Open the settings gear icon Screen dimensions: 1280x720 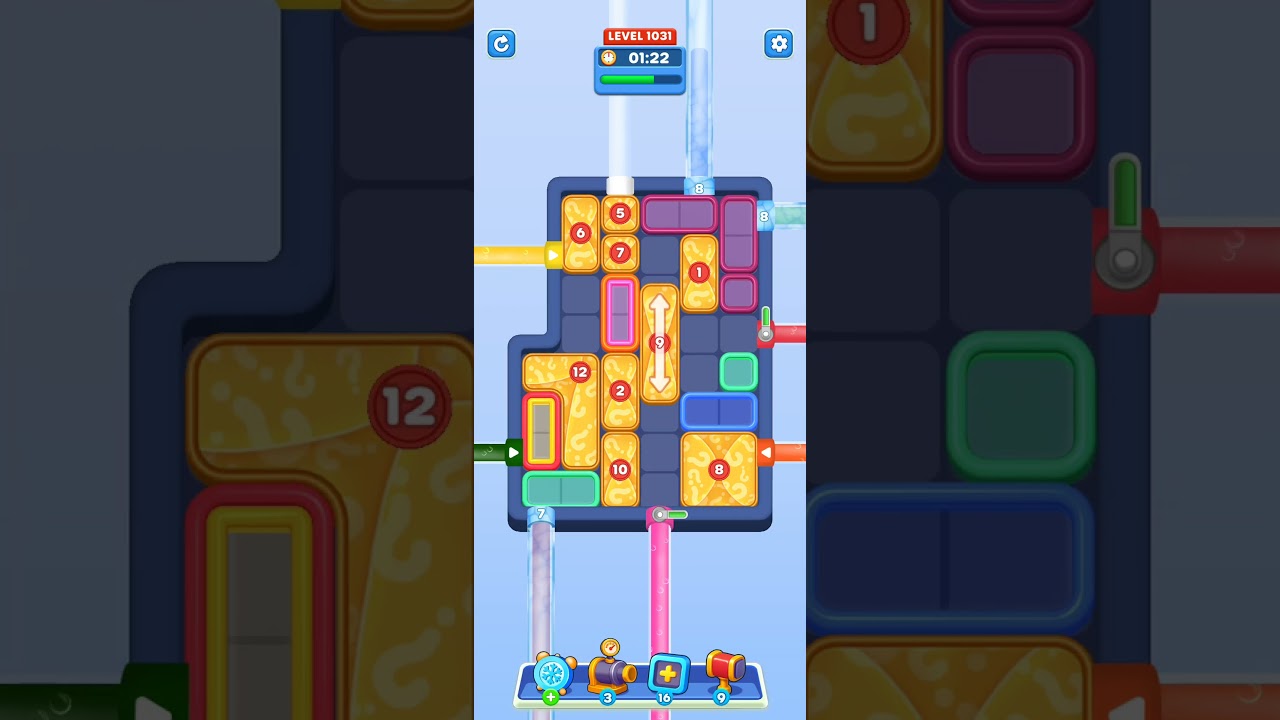click(779, 44)
